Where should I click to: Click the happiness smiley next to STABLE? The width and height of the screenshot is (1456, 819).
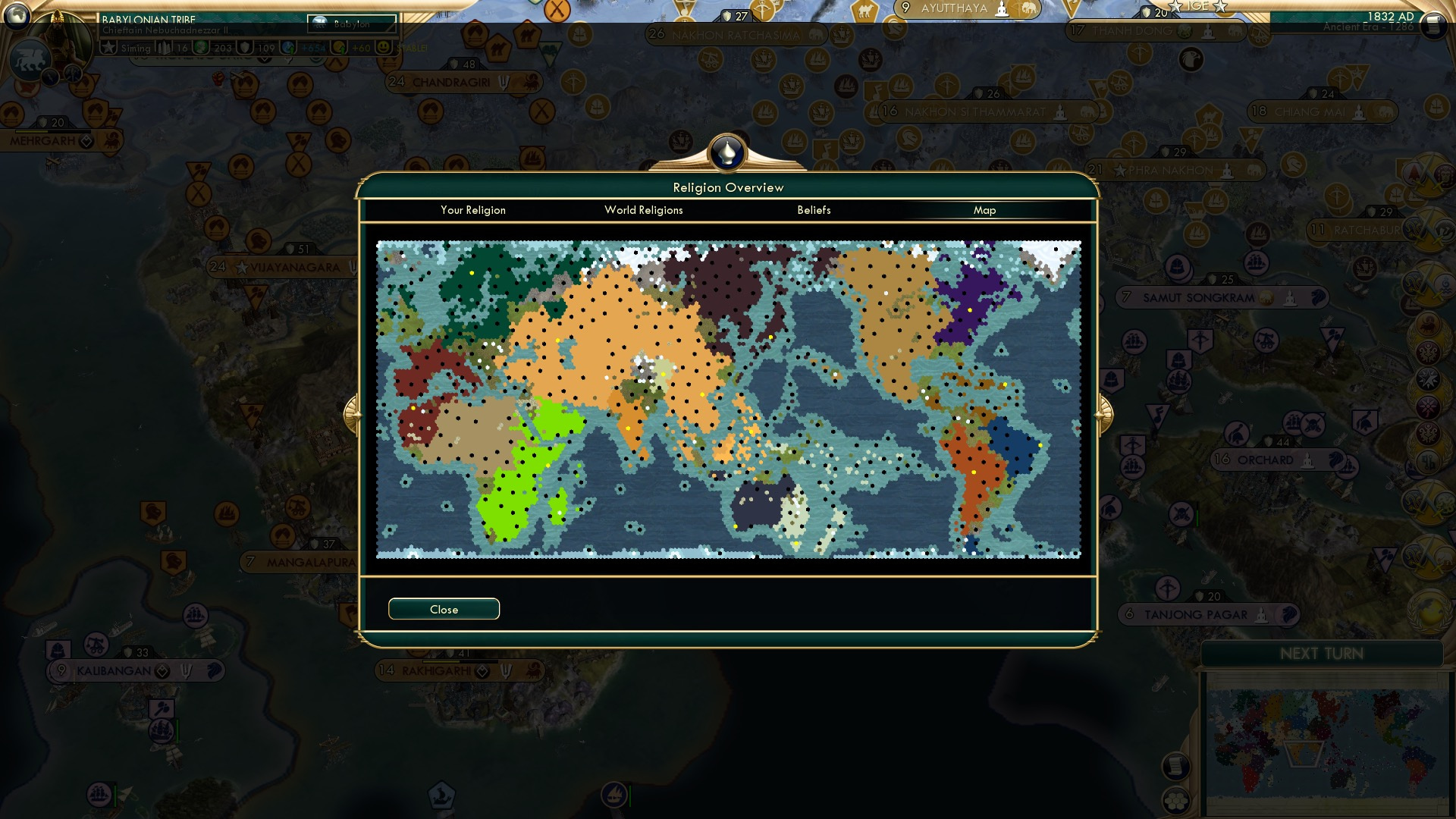click(x=384, y=47)
